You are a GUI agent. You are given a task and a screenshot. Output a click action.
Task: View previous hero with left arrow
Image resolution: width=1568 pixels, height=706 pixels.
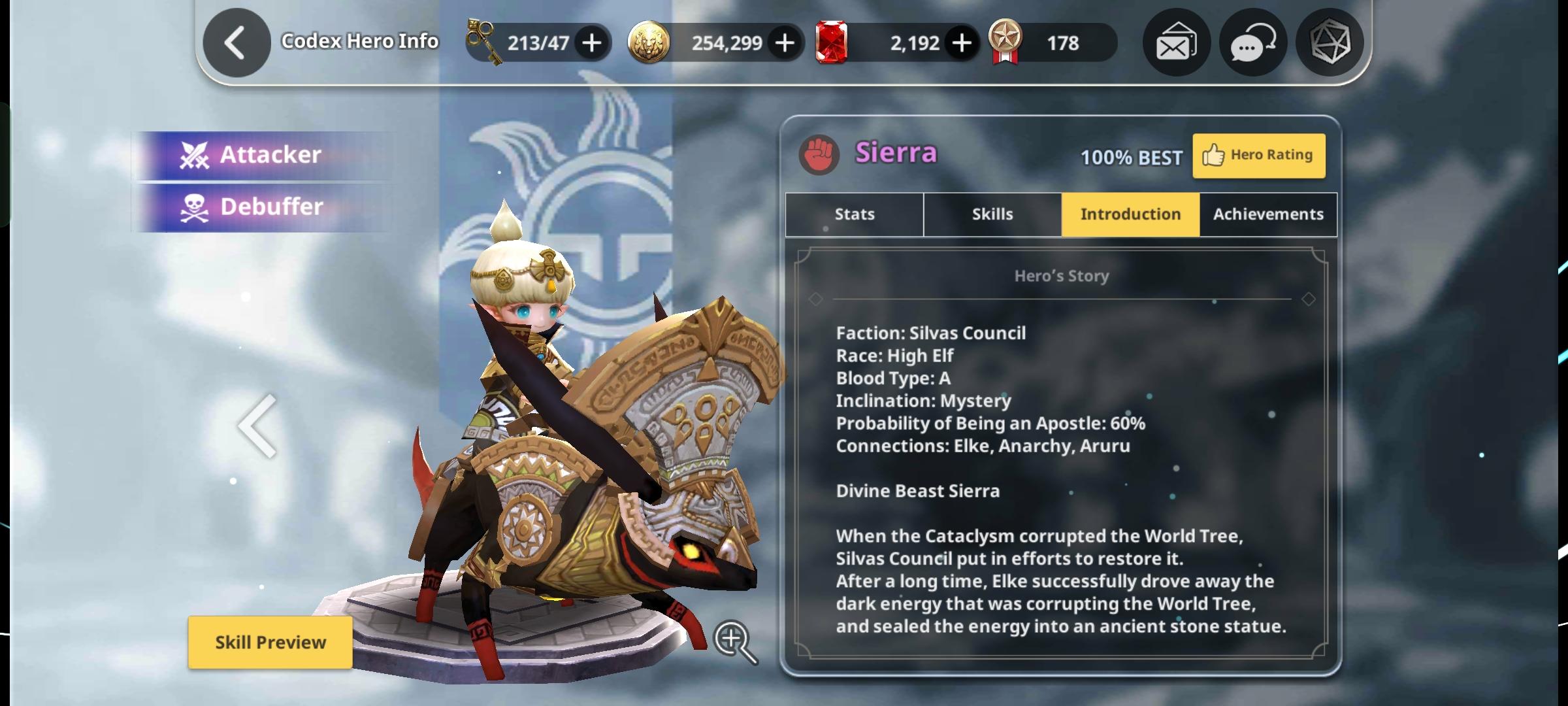[x=257, y=426]
